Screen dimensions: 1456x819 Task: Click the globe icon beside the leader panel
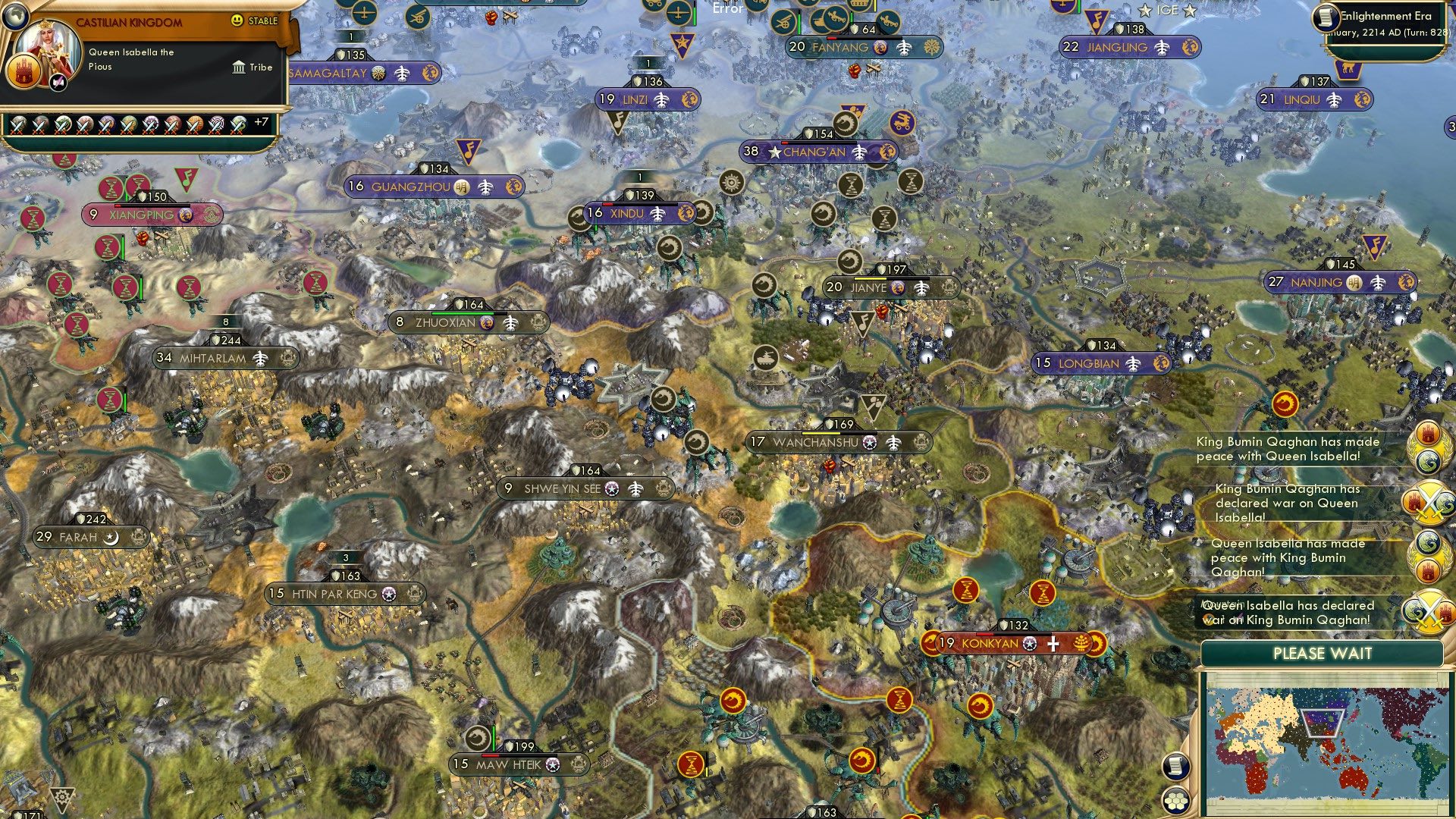click(x=15, y=16)
